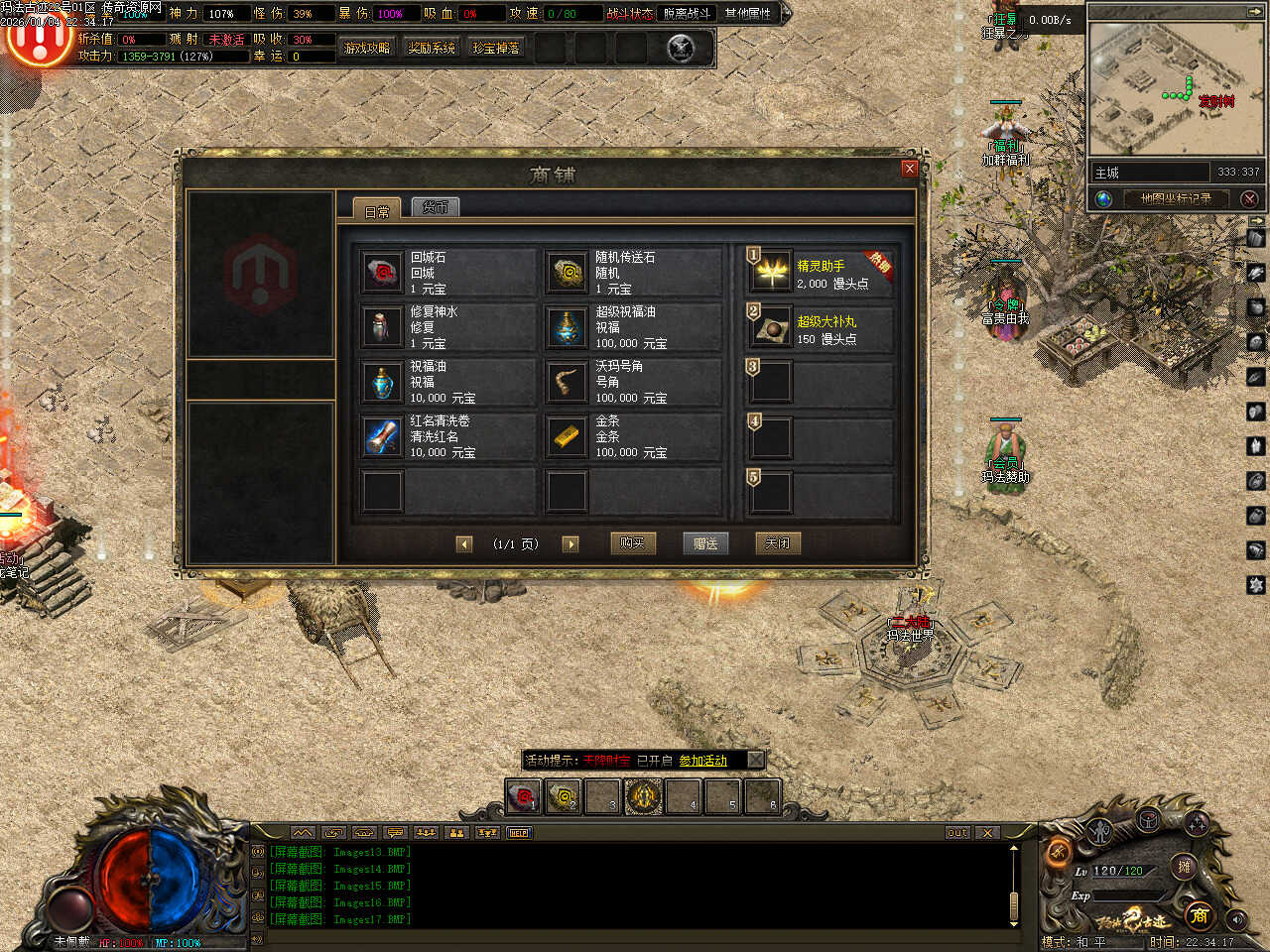The height and width of the screenshot is (952, 1270).
Task: Choose the 随机传送石 random teleport stone
Action: coord(568,273)
